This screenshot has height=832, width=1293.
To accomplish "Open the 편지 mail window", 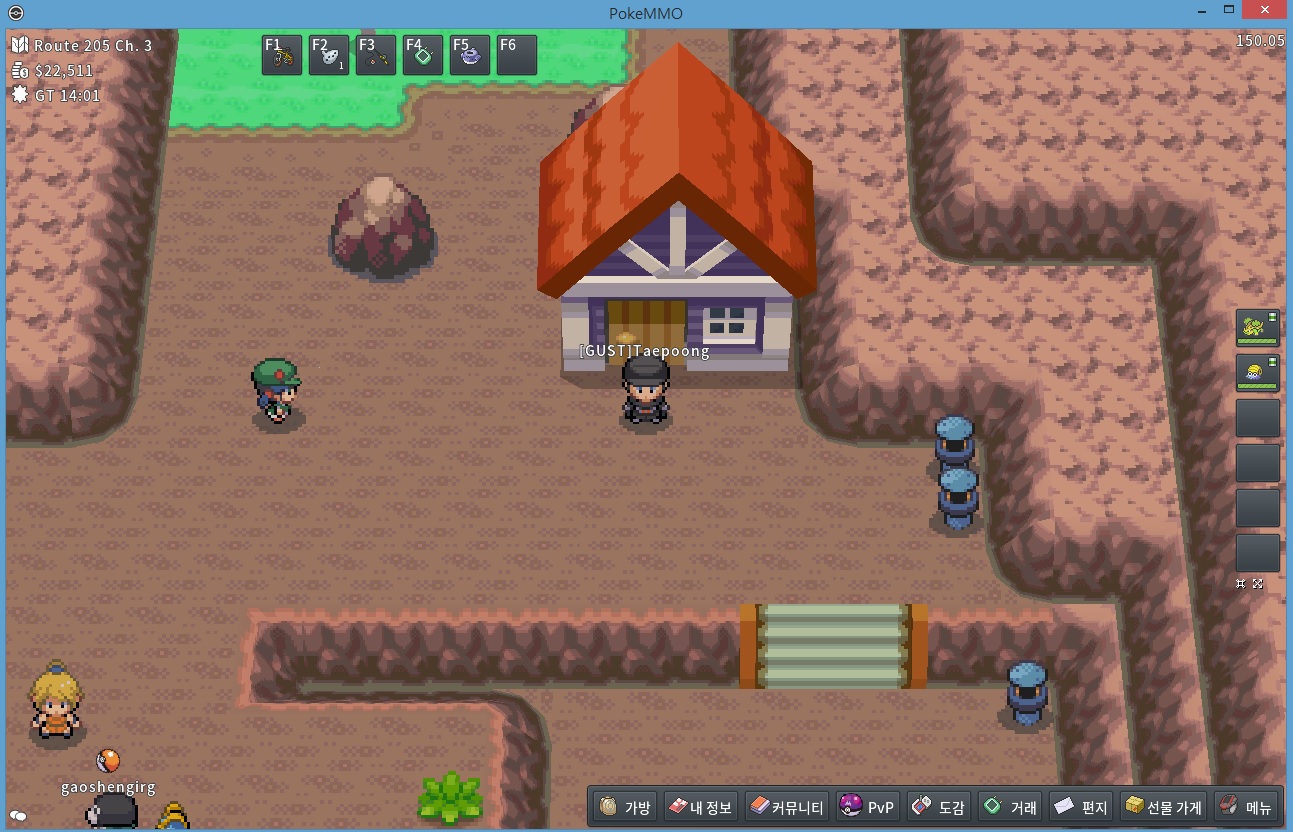I will (1081, 806).
